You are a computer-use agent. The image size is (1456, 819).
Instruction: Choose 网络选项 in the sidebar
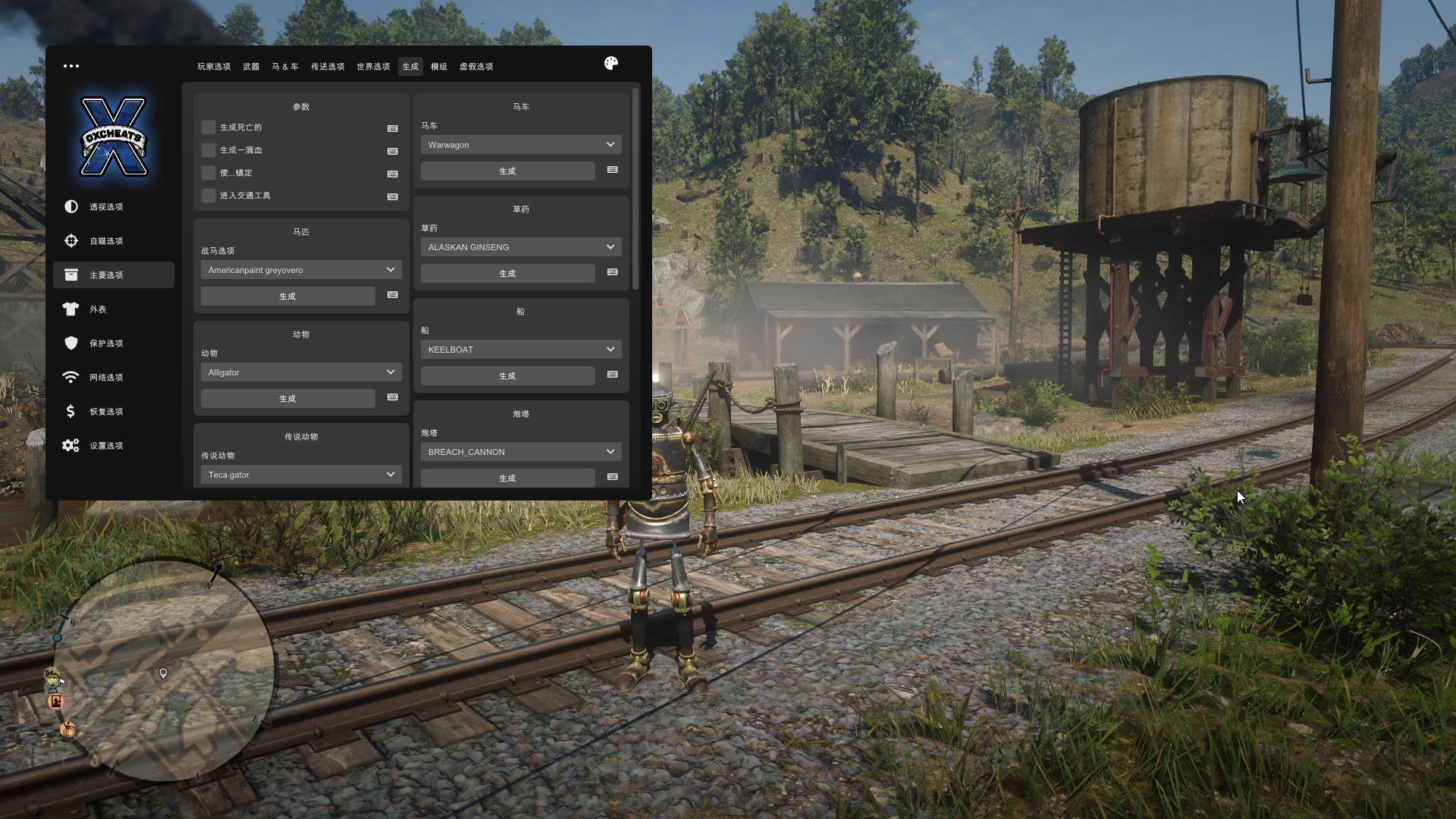click(x=106, y=378)
